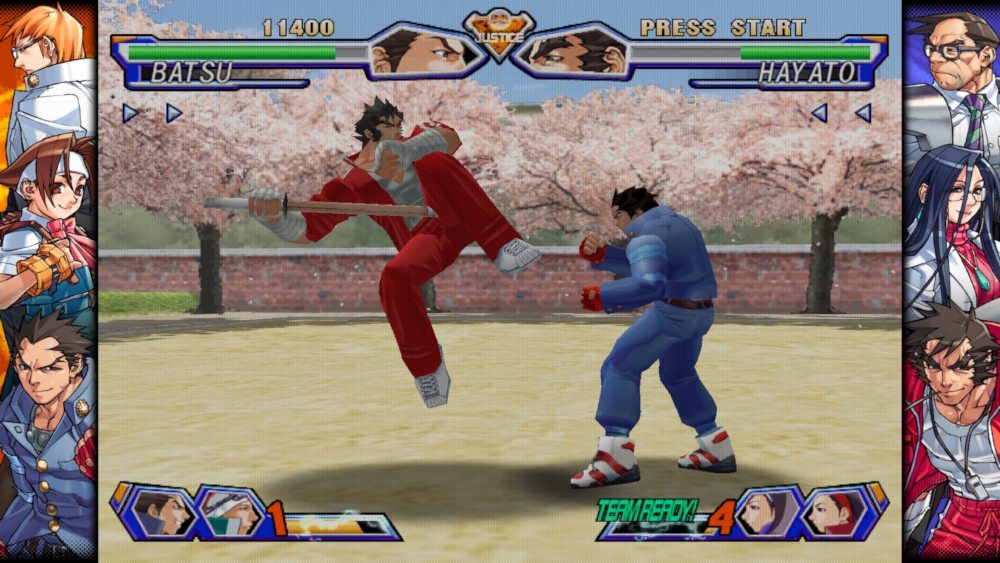This screenshot has height=563, width=1000.
Task: Pick the partner portrait with the red headband
Action: click(834, 512)
